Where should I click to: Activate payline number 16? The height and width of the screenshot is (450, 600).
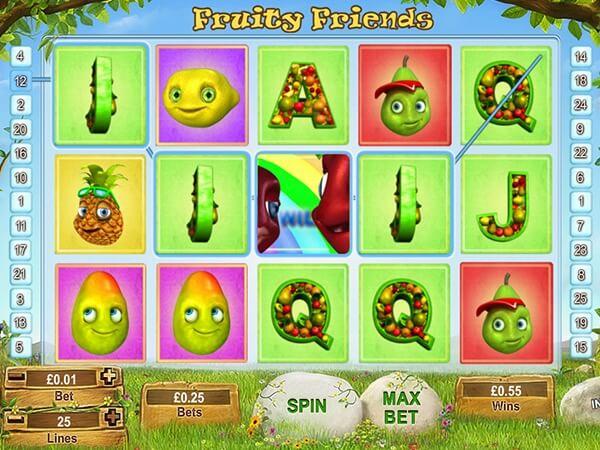click(20, 152)
